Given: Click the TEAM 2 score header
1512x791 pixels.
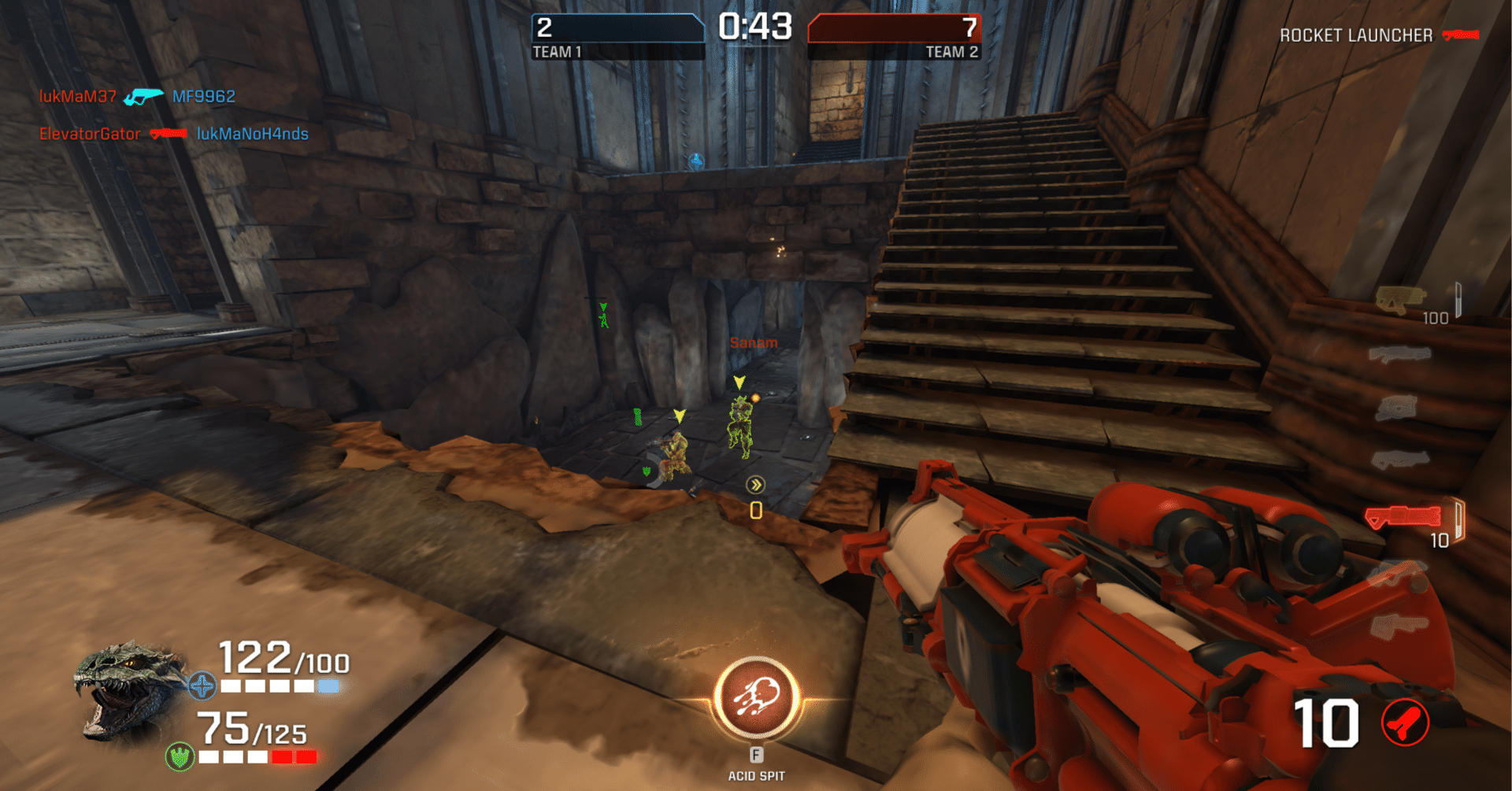Looking at the screenshot, I should click(x=951, y=52).
